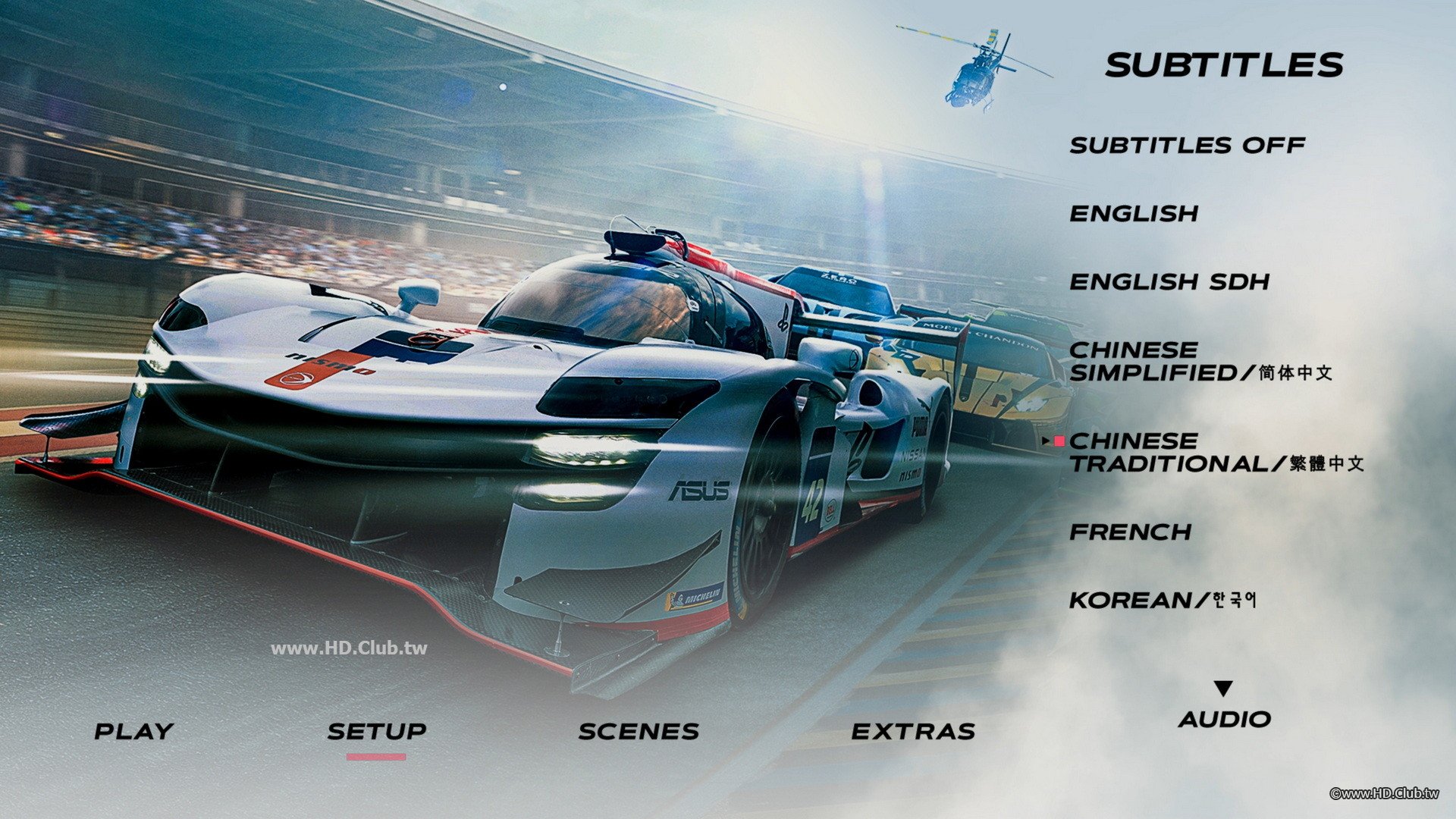Switch to the SCENES menu tab
This screenshot has width=1456, height=819.
tap(639, 730)
